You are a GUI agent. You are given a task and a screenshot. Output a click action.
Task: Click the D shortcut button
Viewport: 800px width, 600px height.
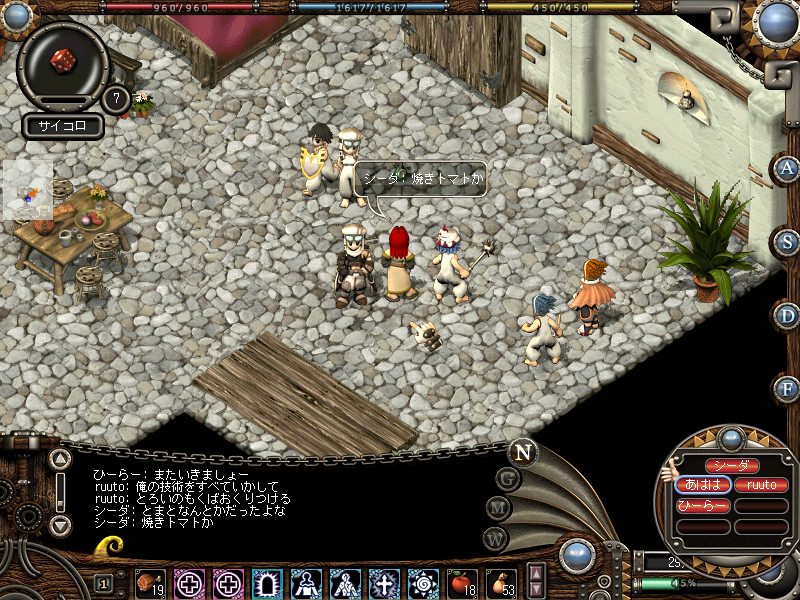point(787,315)
